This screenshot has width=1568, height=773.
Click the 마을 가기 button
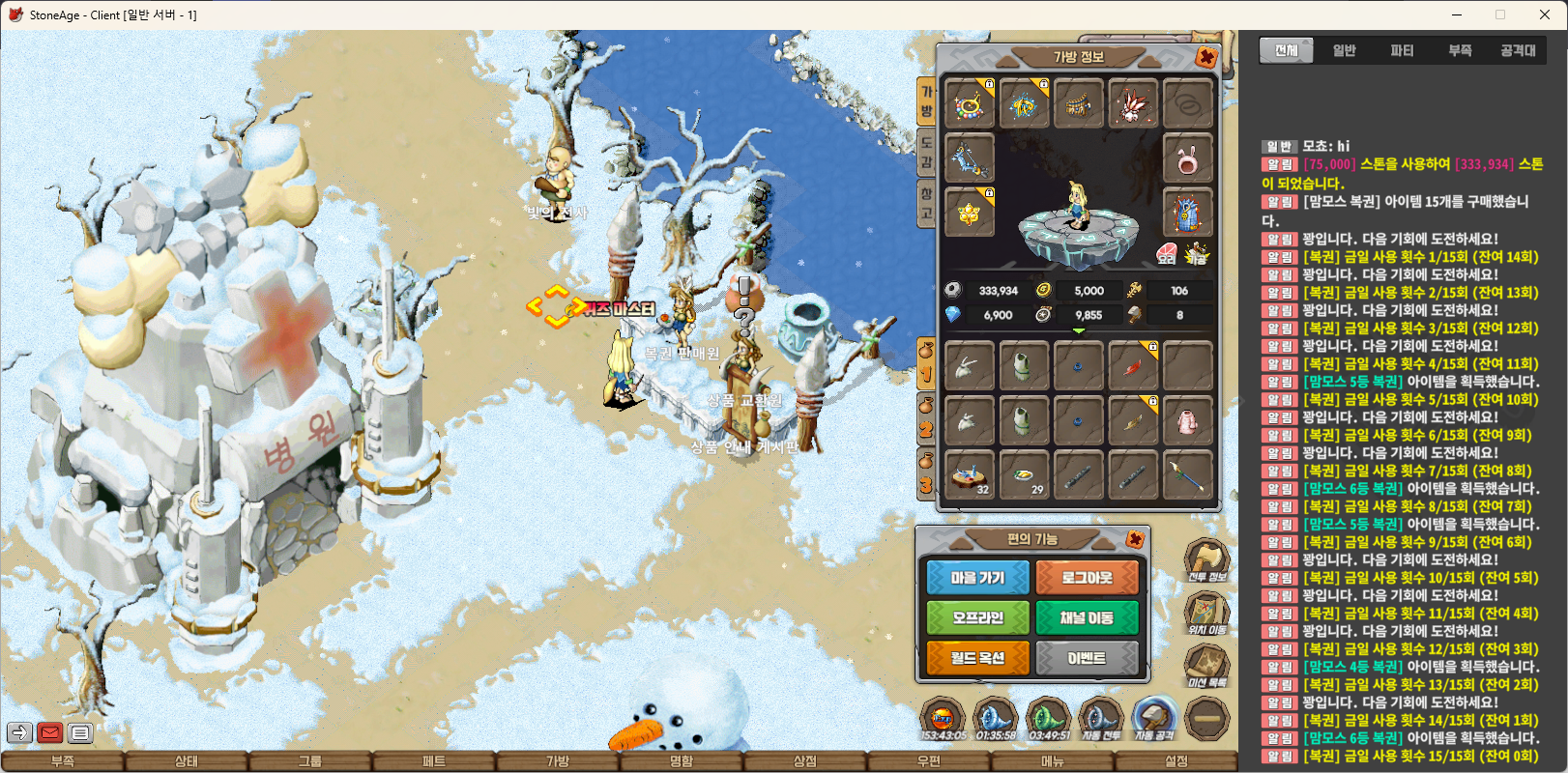[x=977, y=578]
